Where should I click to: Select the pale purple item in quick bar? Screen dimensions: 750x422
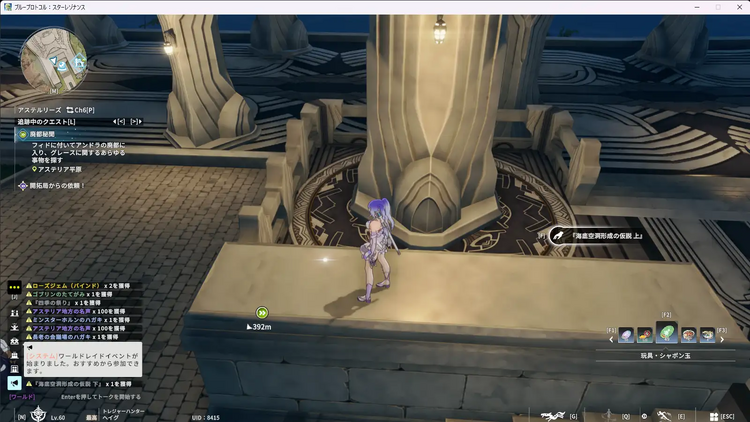626,334
